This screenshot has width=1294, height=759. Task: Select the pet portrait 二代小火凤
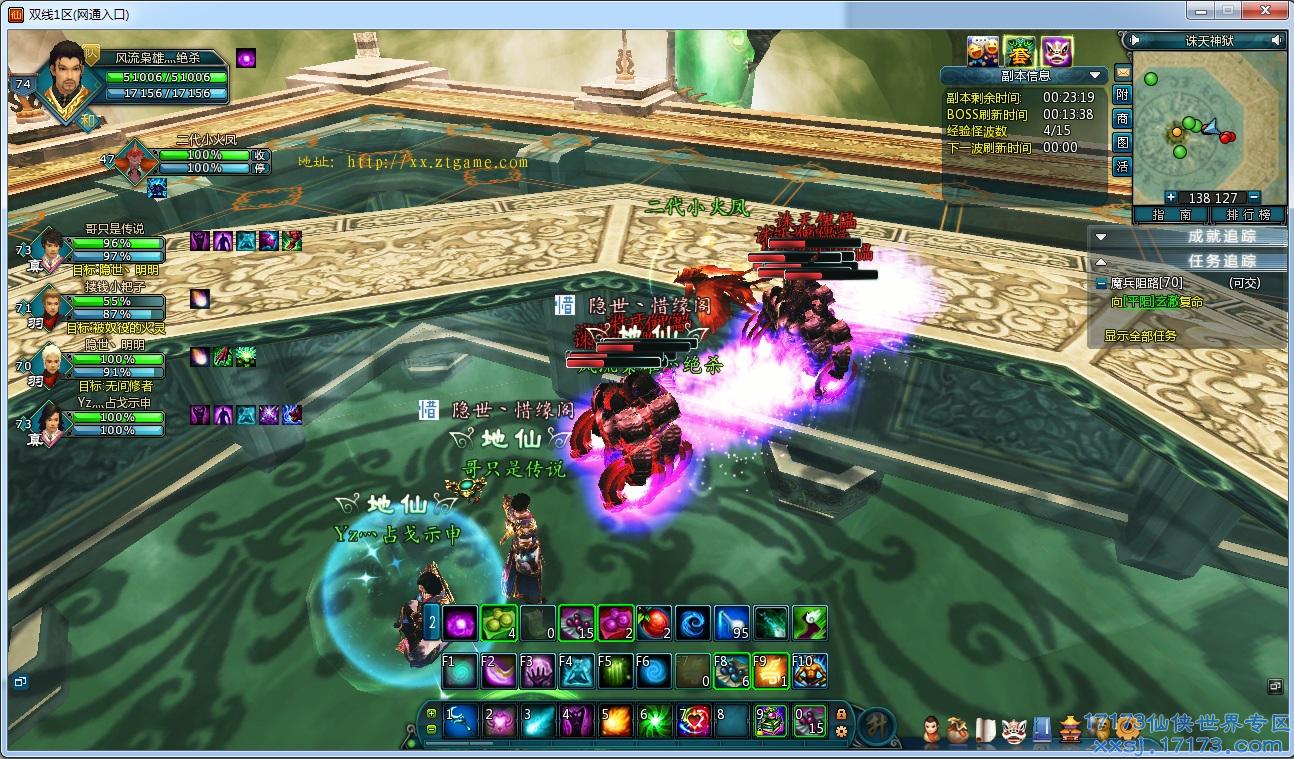point(134,160)
